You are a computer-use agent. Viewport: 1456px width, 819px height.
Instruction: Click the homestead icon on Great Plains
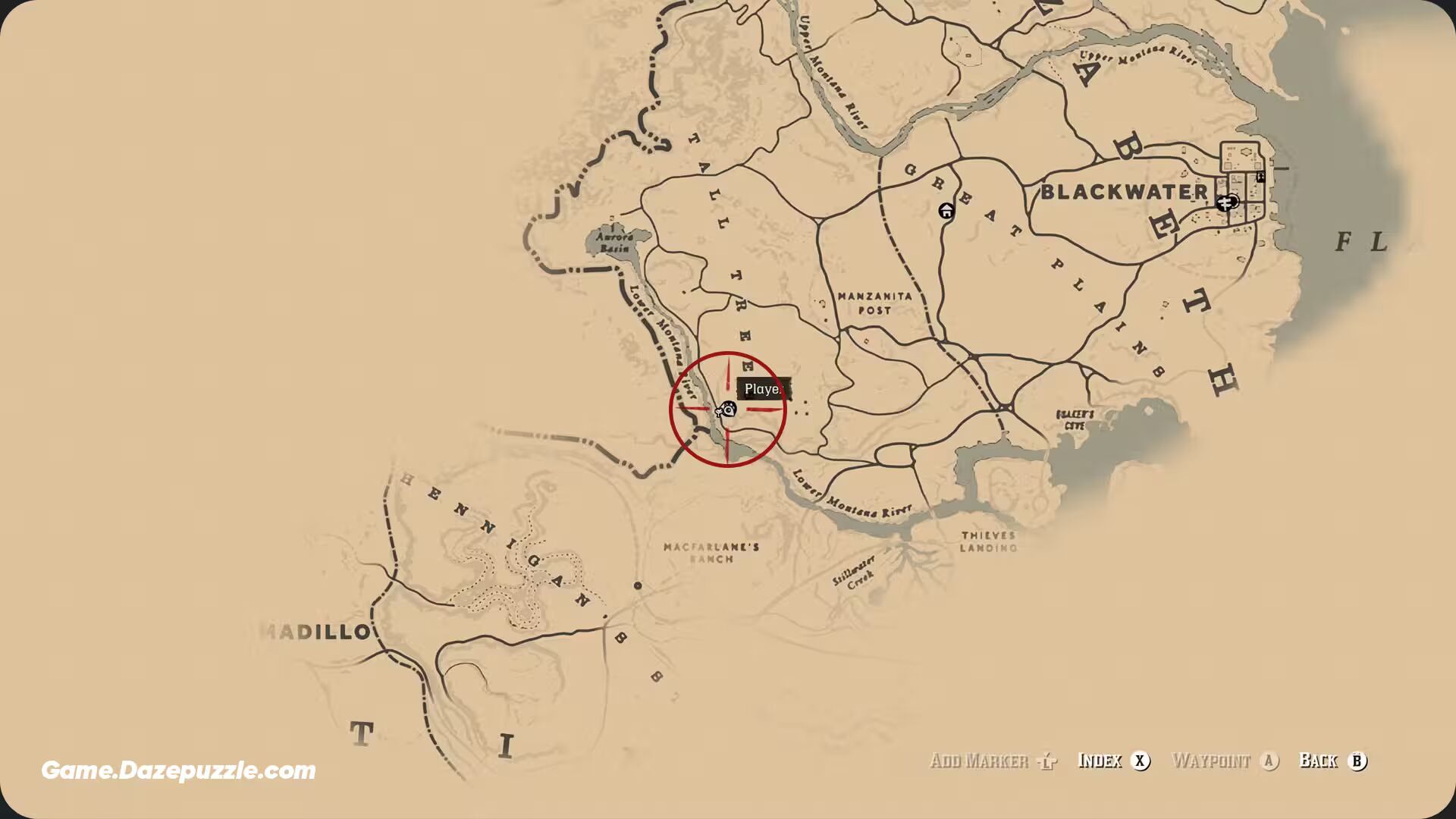[x=946, y=211]
